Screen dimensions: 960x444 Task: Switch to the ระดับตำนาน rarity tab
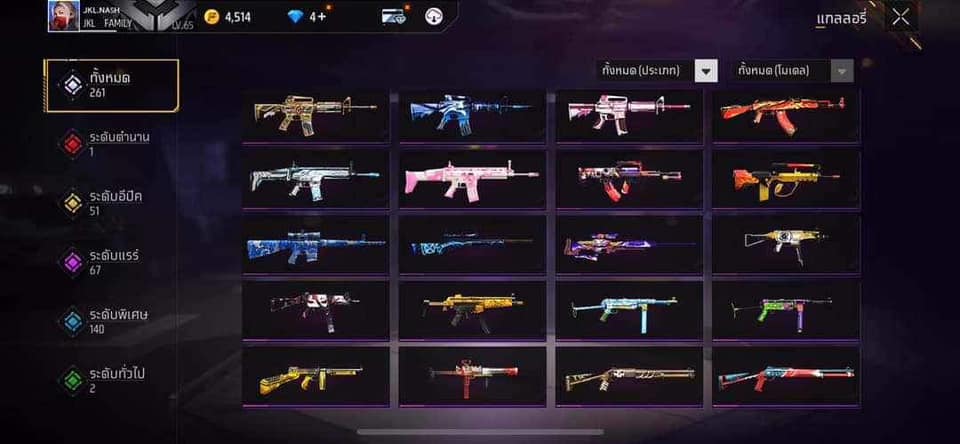pos(111,143)
